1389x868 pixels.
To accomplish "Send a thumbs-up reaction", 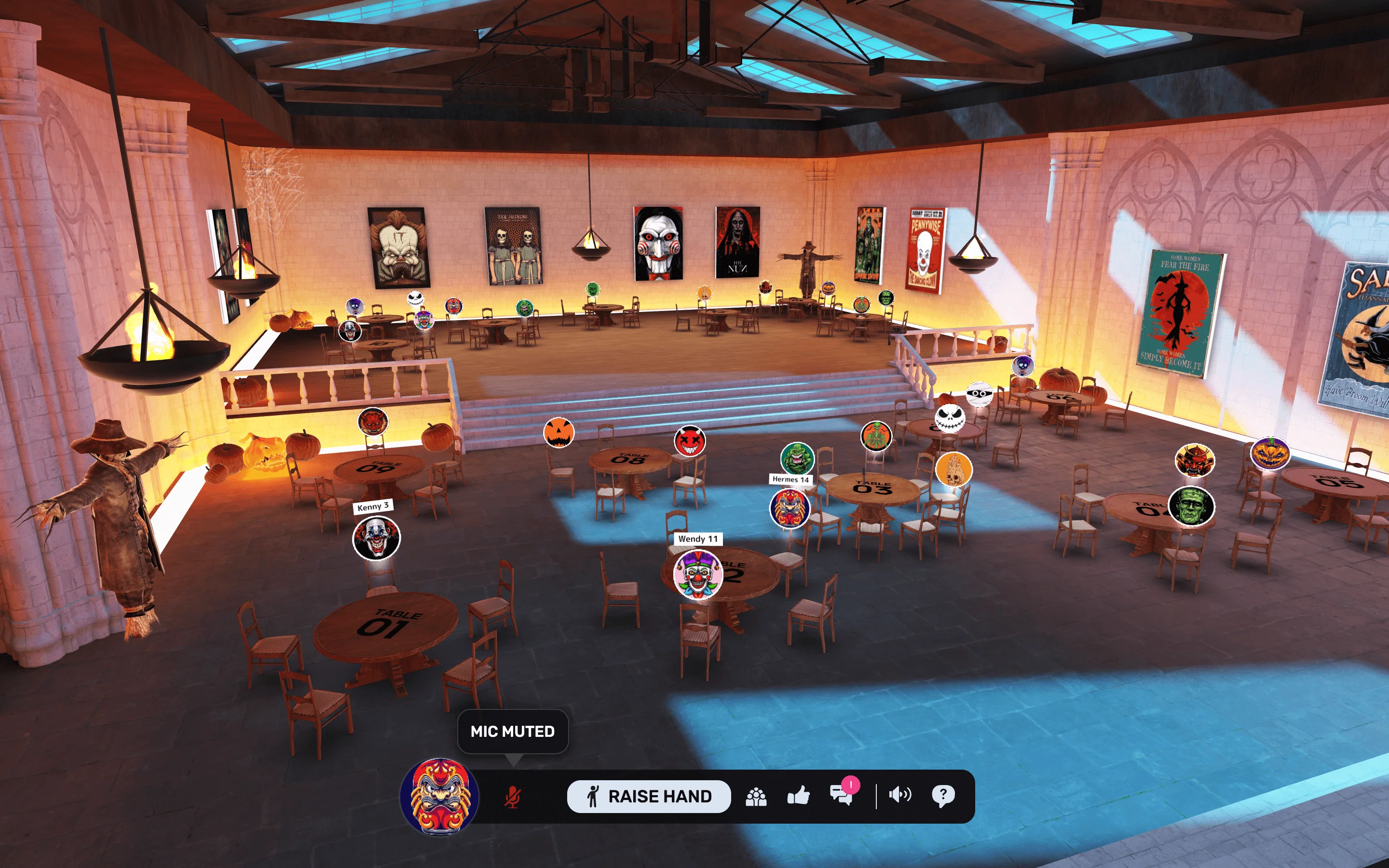I will coord(798,796).
